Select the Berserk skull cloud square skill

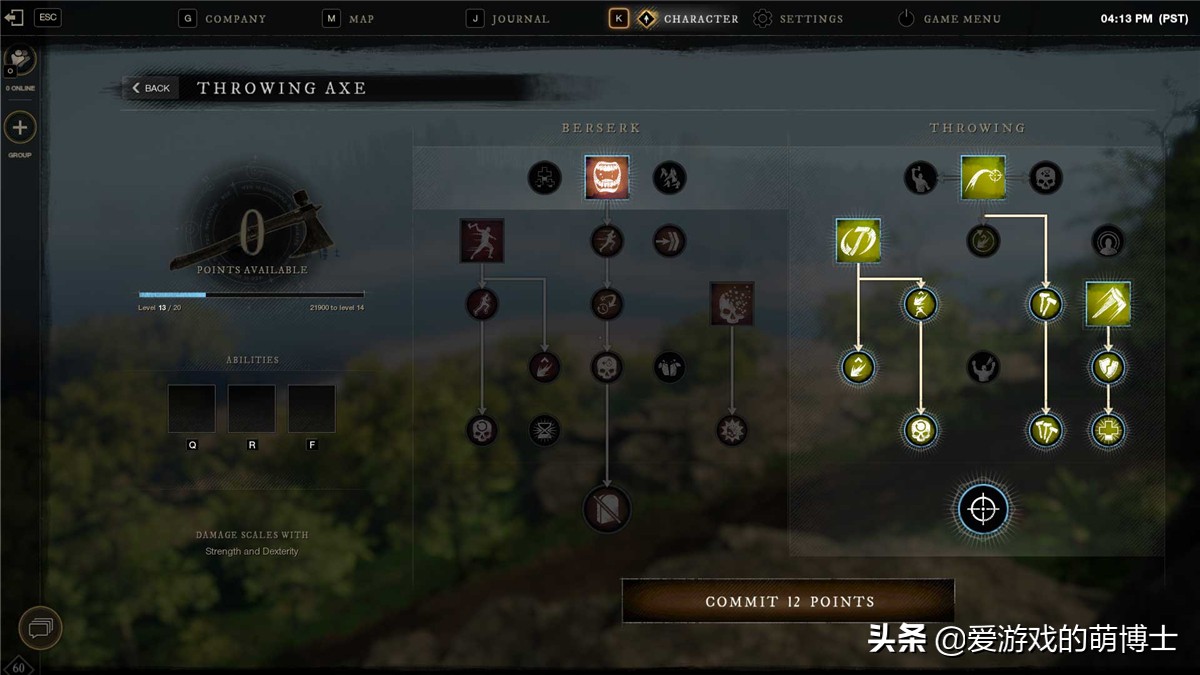[732, 304]
